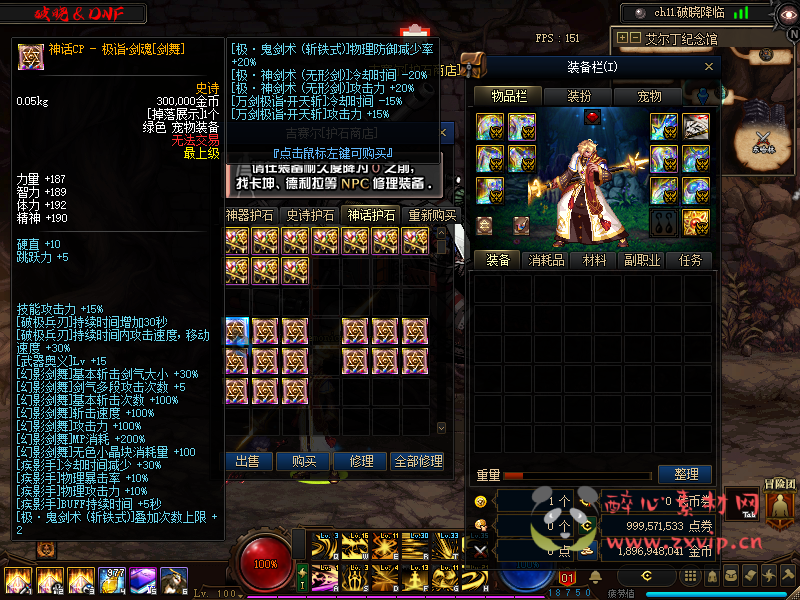Viewport: 800px width, 600px height.
Task: Switch to the 装扮 (avatar) tab
Action: 579,96
